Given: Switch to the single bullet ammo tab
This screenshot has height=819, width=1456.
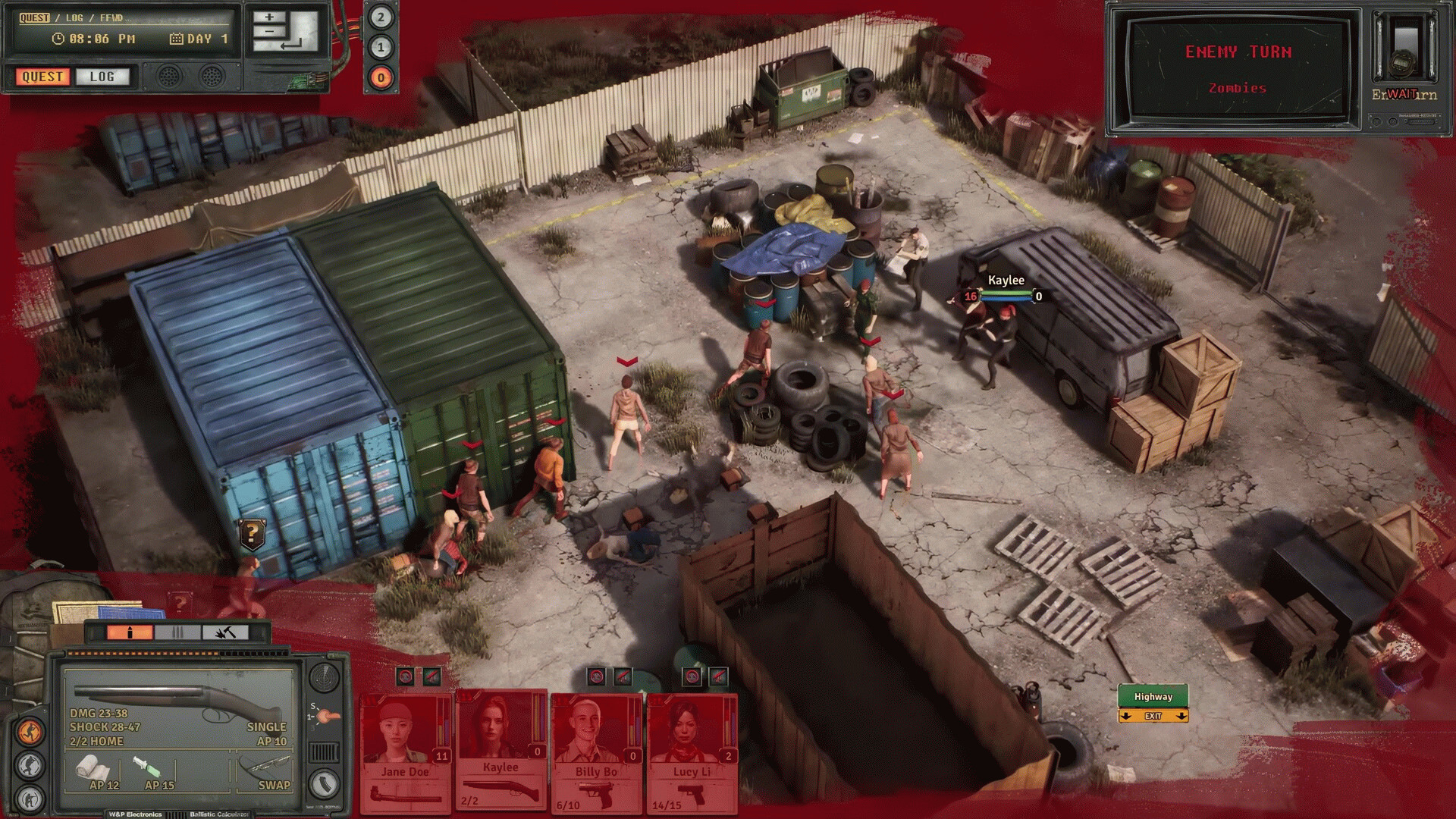Looking at the screenshot, I should click(x=130, y=632).
